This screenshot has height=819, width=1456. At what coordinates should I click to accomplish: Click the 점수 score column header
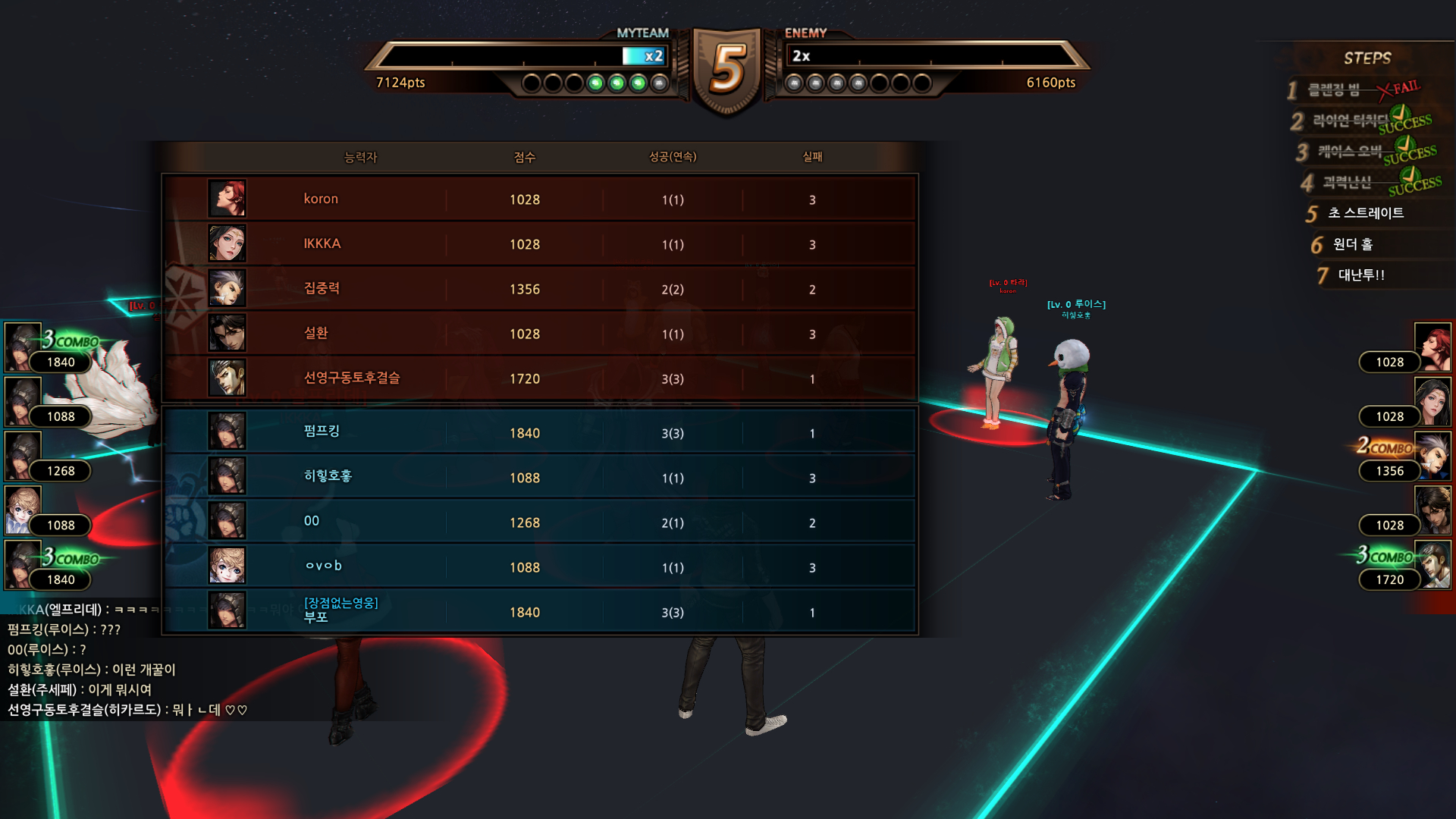pyautogui.click(x=524, y=157)
